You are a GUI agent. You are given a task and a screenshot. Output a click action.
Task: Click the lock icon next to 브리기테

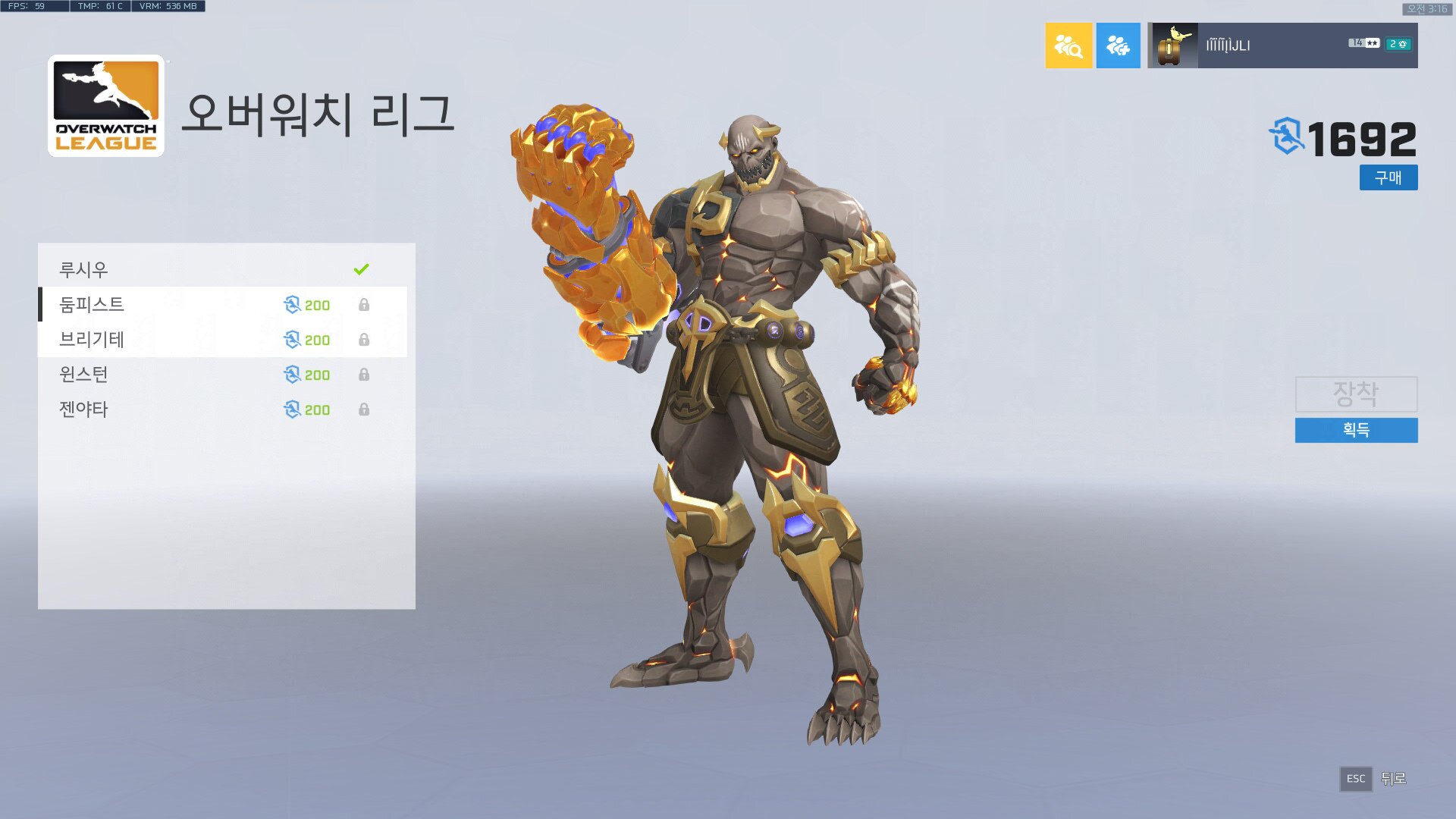tap(365, 340)
